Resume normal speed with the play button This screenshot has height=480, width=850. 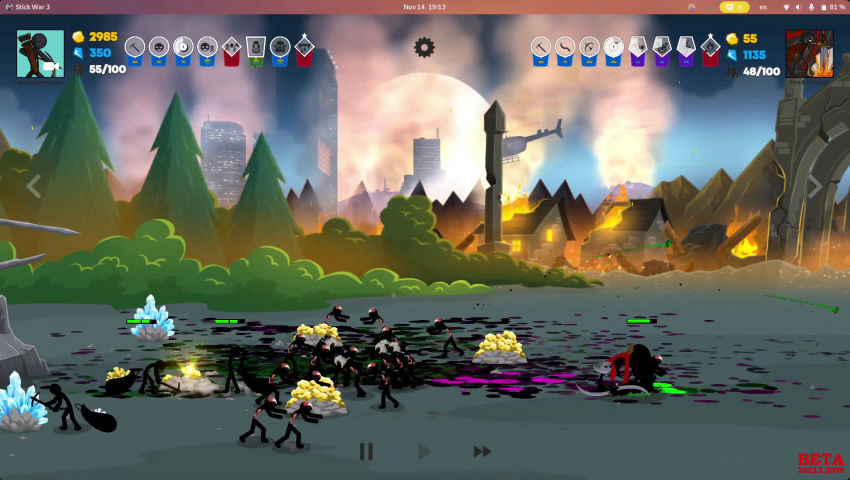point(424,452)
